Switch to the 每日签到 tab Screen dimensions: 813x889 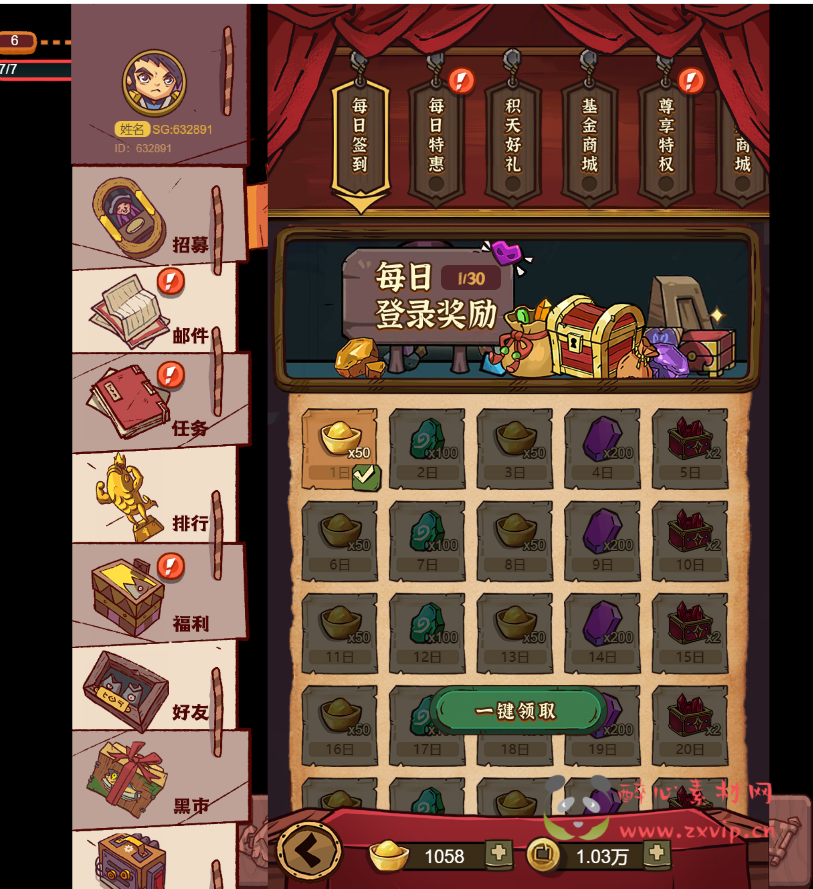pos(360,135)
